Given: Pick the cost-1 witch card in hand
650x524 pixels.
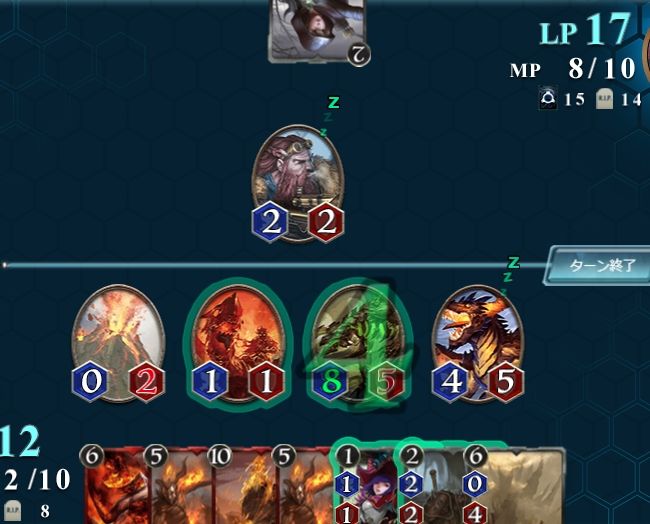Looking at the screenshot, I should coord(362,488).
